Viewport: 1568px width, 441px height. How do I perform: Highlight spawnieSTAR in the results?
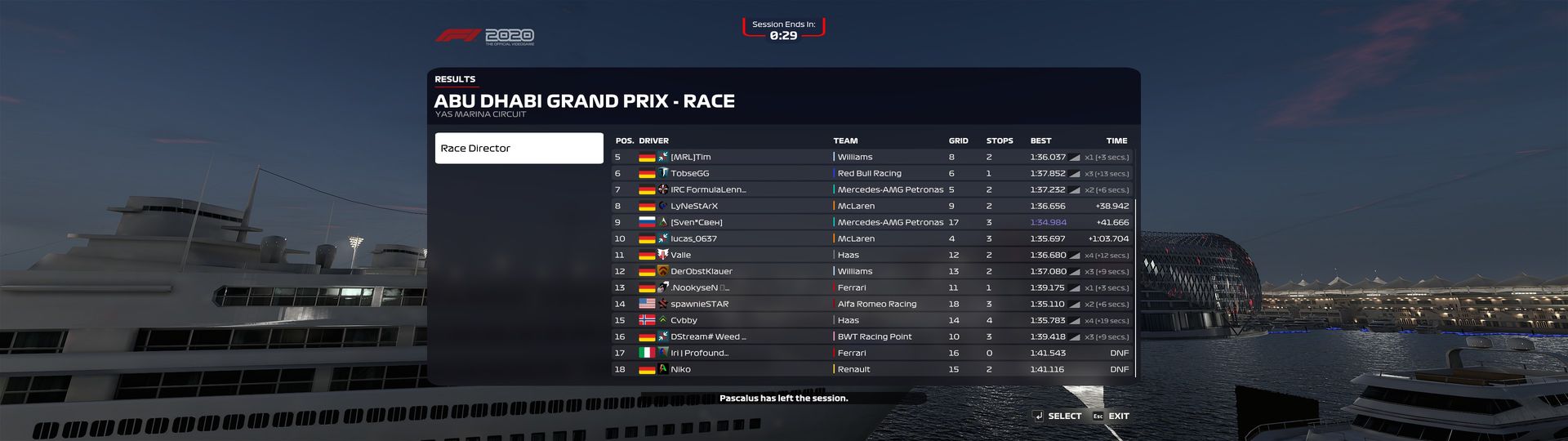[871, 304]
